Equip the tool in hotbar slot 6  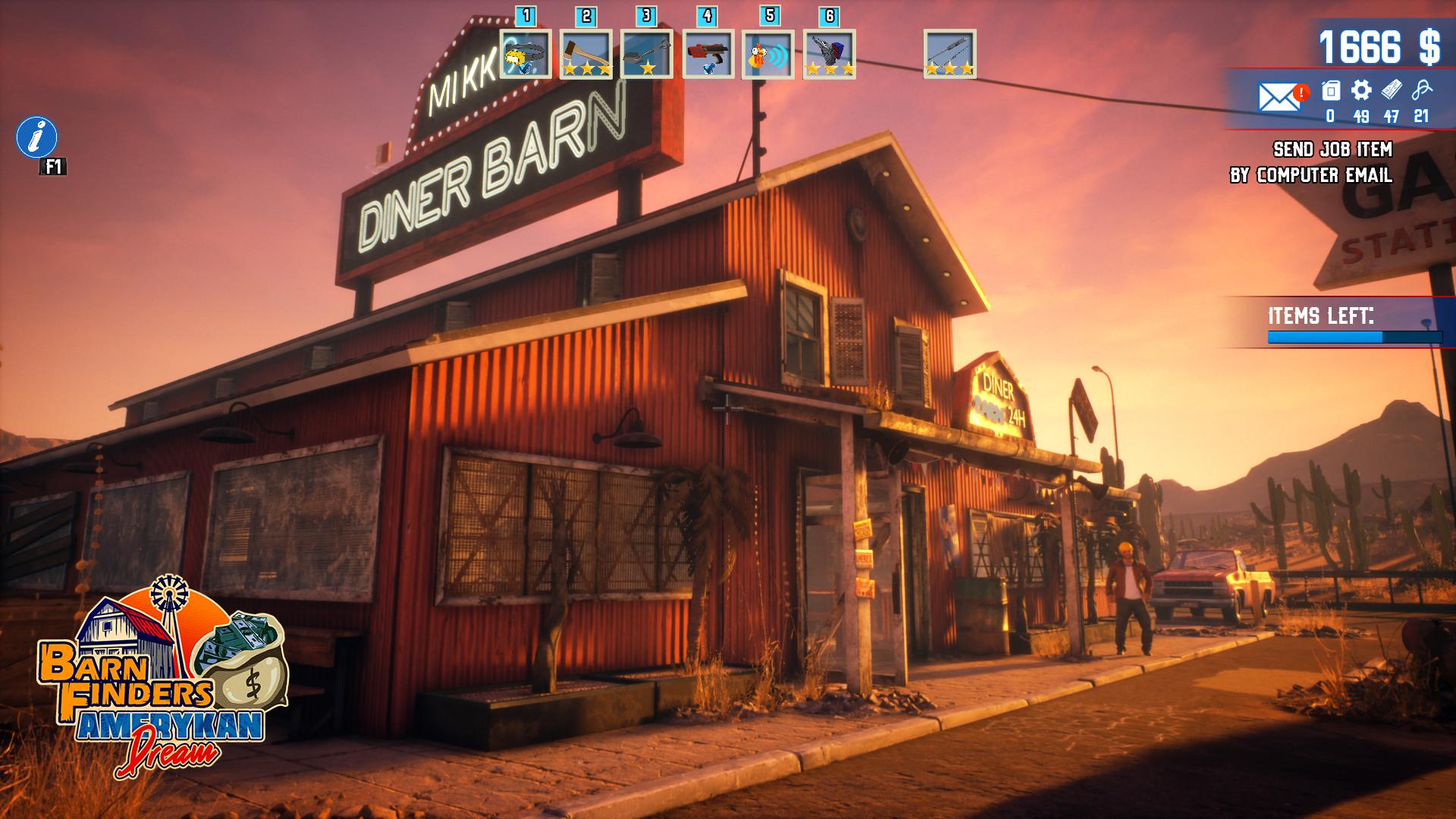click(x=827, y=57)
